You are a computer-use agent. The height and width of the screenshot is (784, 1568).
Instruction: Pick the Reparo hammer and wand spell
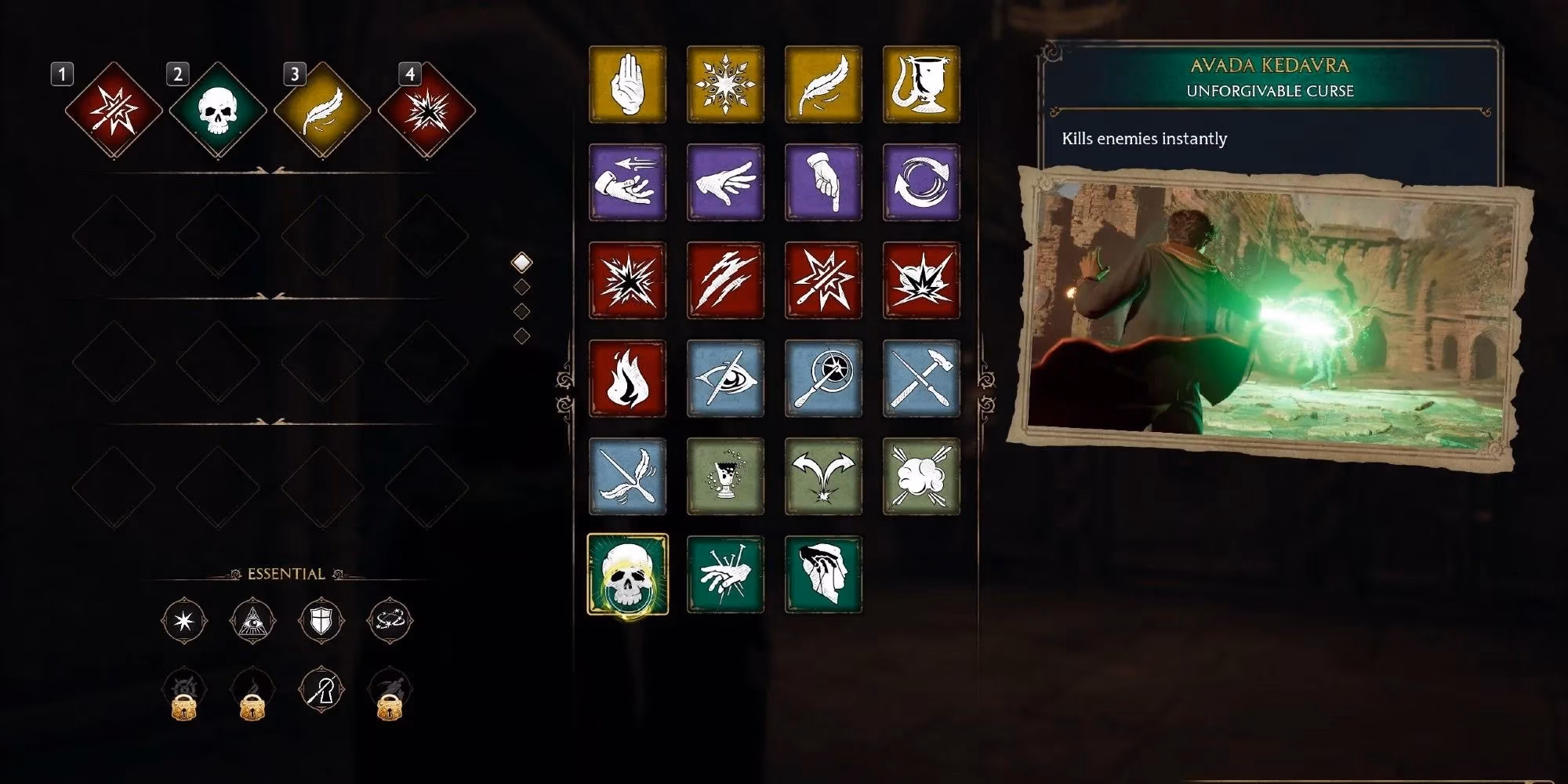point(921,379)
